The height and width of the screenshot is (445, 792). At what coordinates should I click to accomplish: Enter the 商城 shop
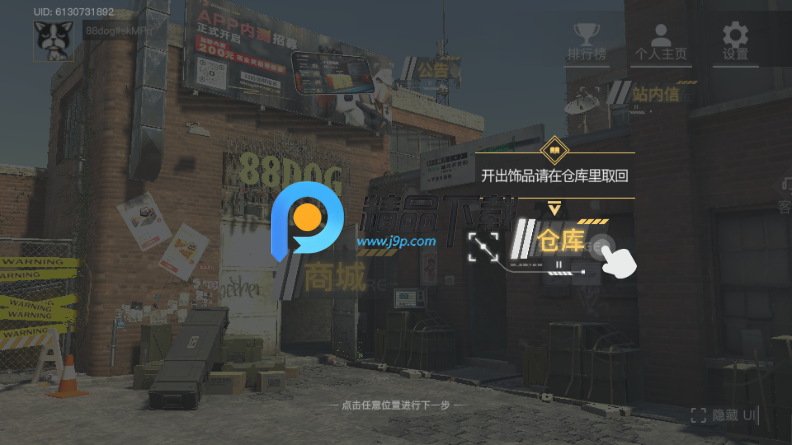[x=336, y=278]
